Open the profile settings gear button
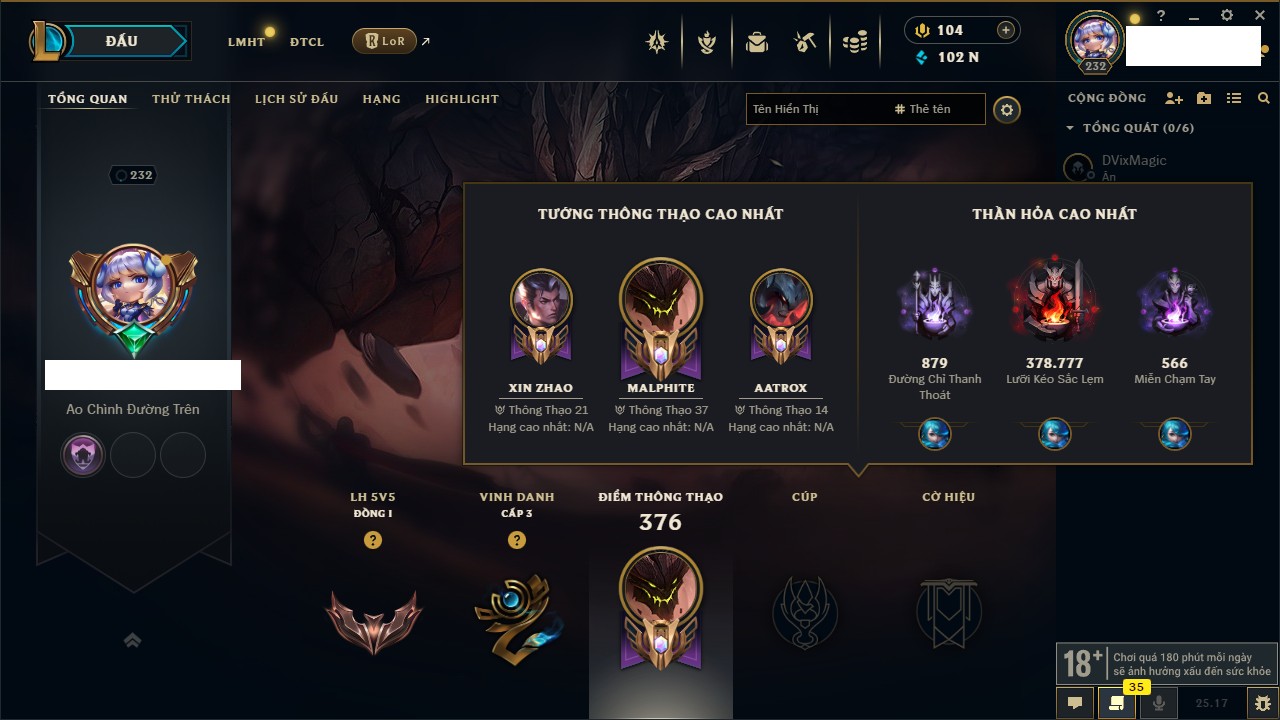The width and height of the screenshot is (1280, 720). [x=1007, y=109]
